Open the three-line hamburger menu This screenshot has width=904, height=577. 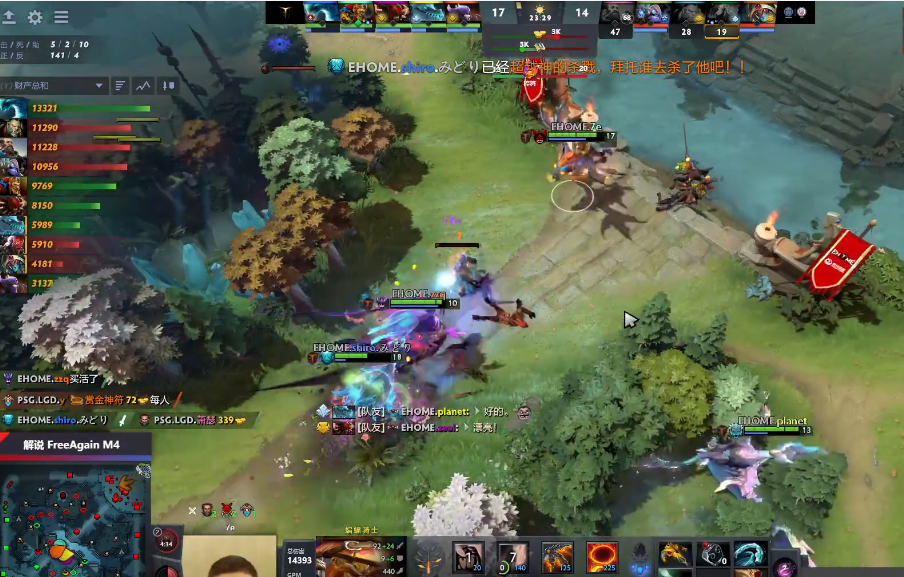point(61,17)
